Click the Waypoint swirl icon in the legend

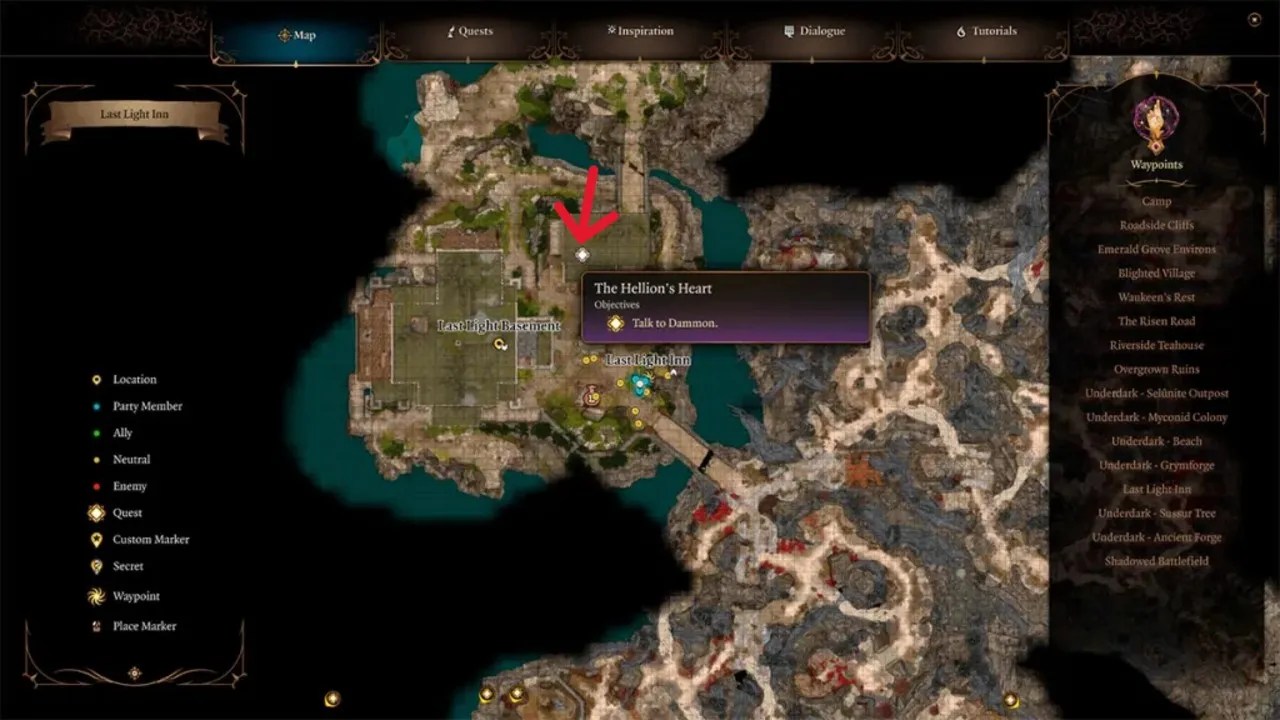pyautogui.click(x=95, y=593)
